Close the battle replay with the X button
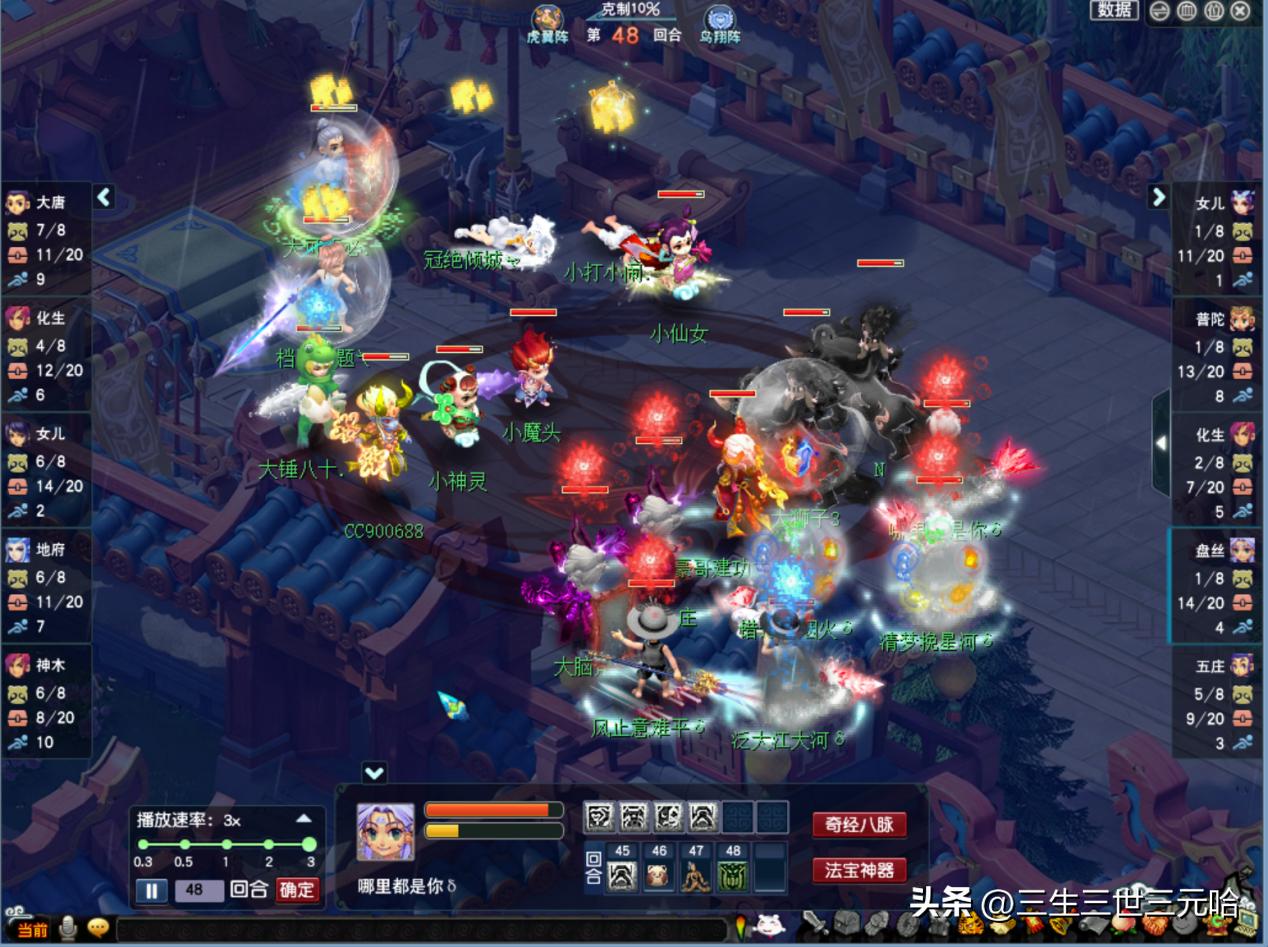1268x947 pixels. tap(1240, 11)
